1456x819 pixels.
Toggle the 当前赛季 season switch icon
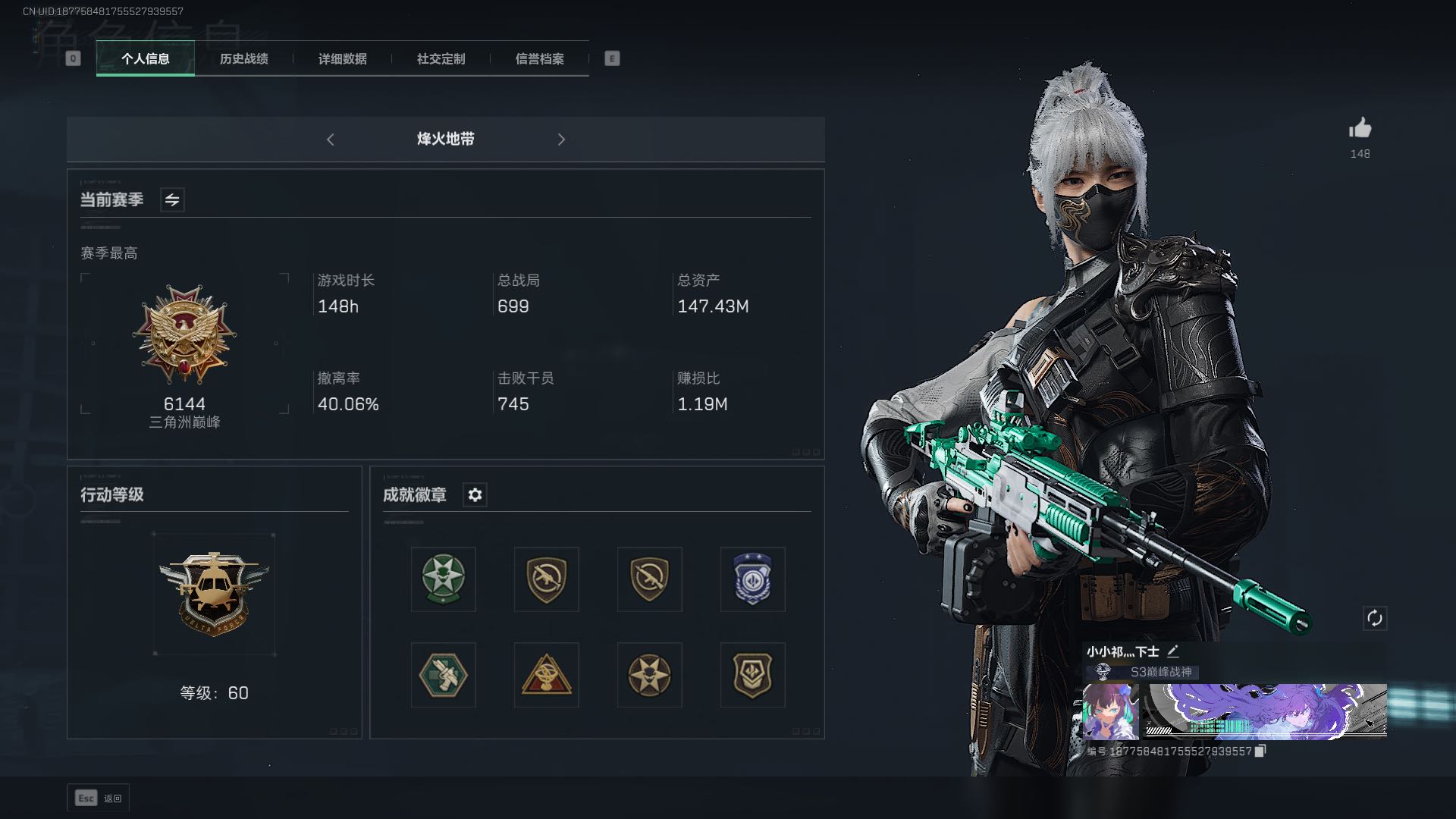172,199
